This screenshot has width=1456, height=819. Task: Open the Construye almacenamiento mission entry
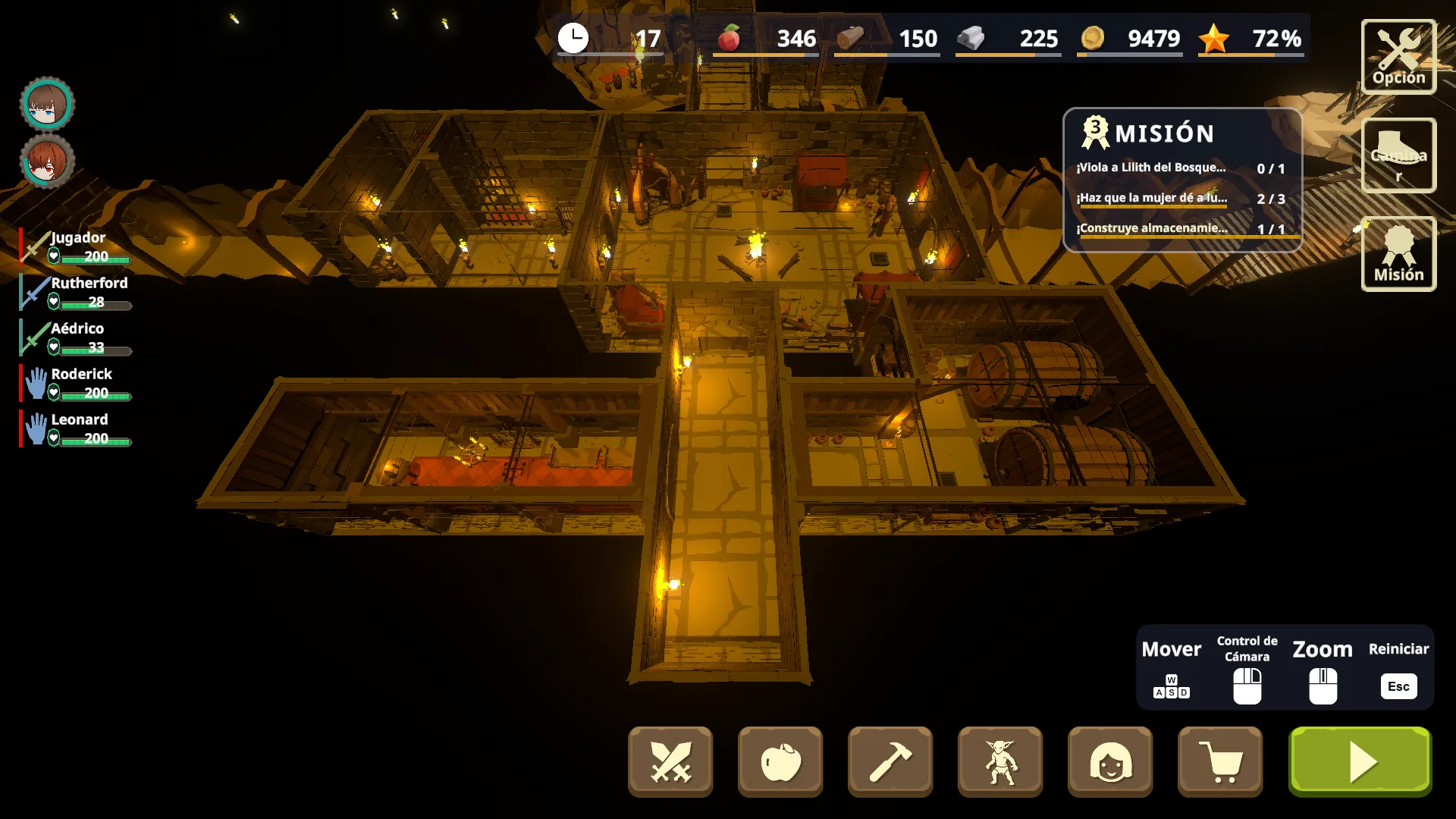(x=1180, y=228)
